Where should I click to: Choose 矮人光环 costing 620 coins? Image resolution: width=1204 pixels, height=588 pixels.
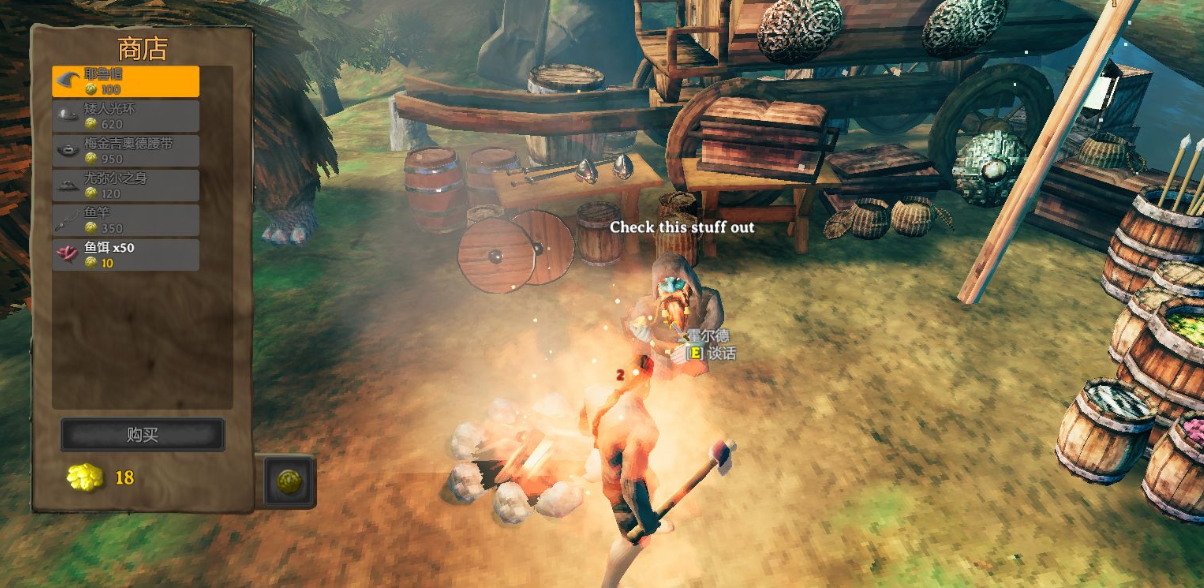pyautogui.click(x=126, y=116)
